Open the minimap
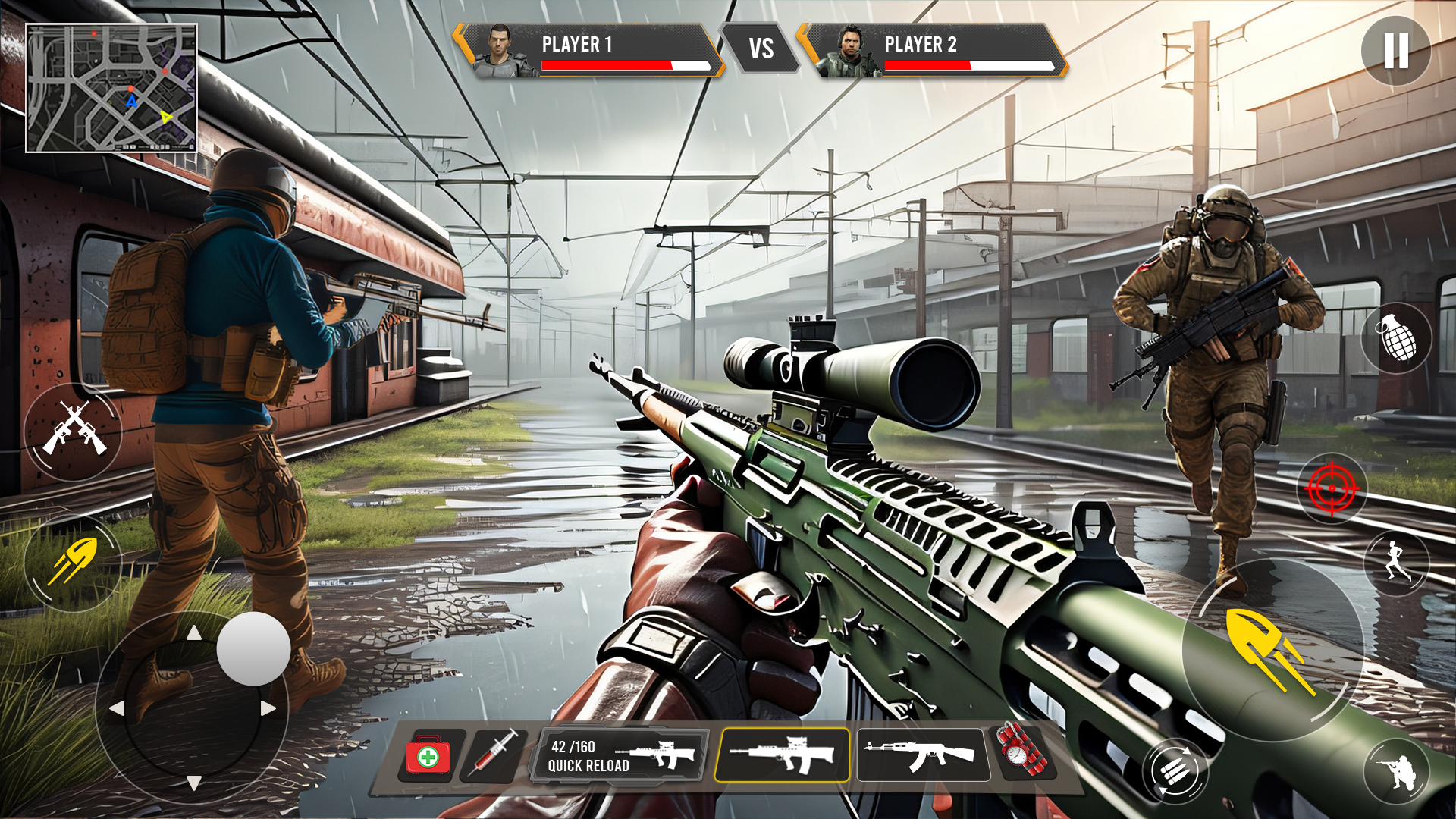Image resolution: width=1456 pixels, height=819 pixels. (x=111, y=88)
